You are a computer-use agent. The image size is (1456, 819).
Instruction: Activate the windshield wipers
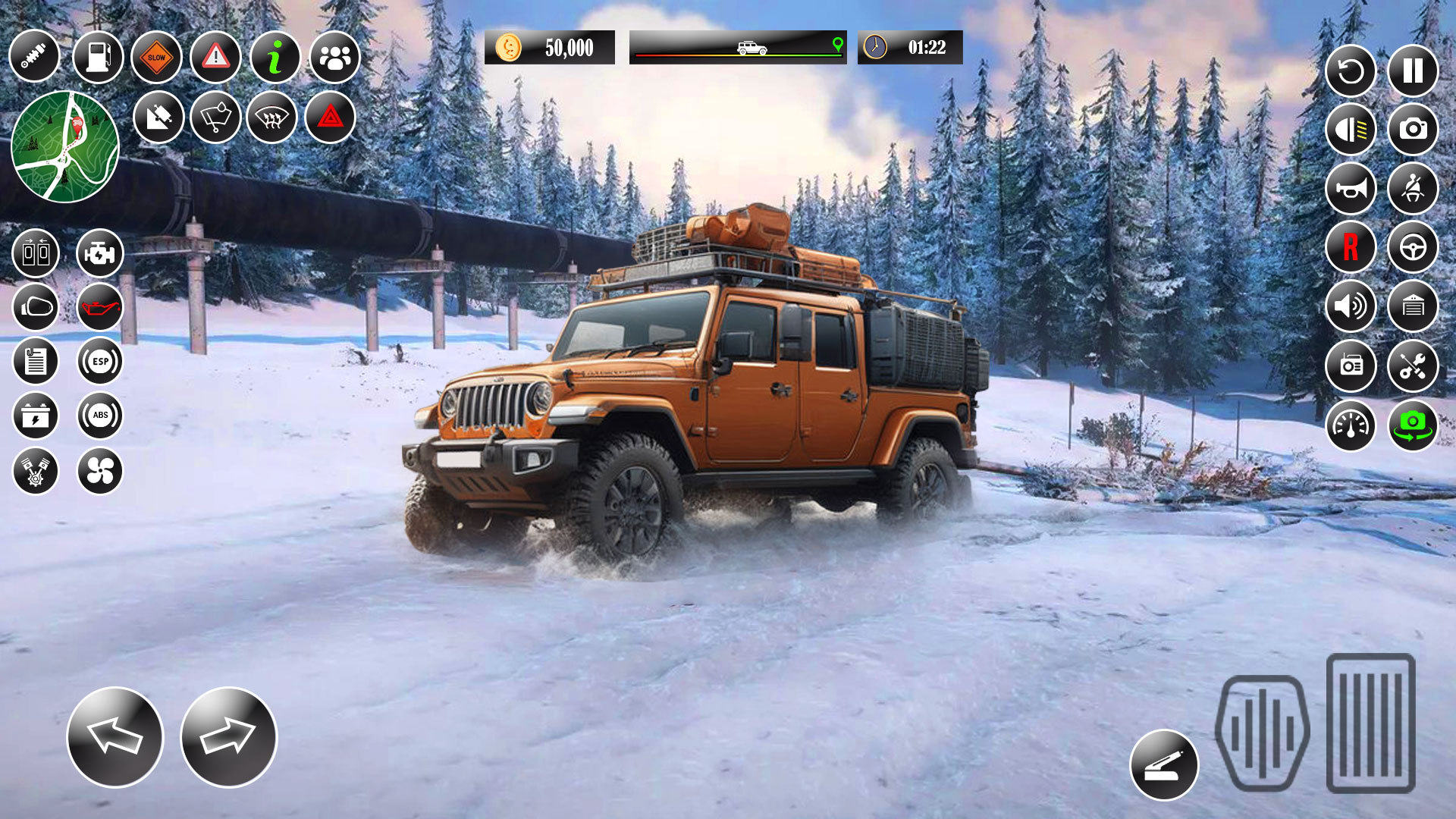(x=215, y=115)
